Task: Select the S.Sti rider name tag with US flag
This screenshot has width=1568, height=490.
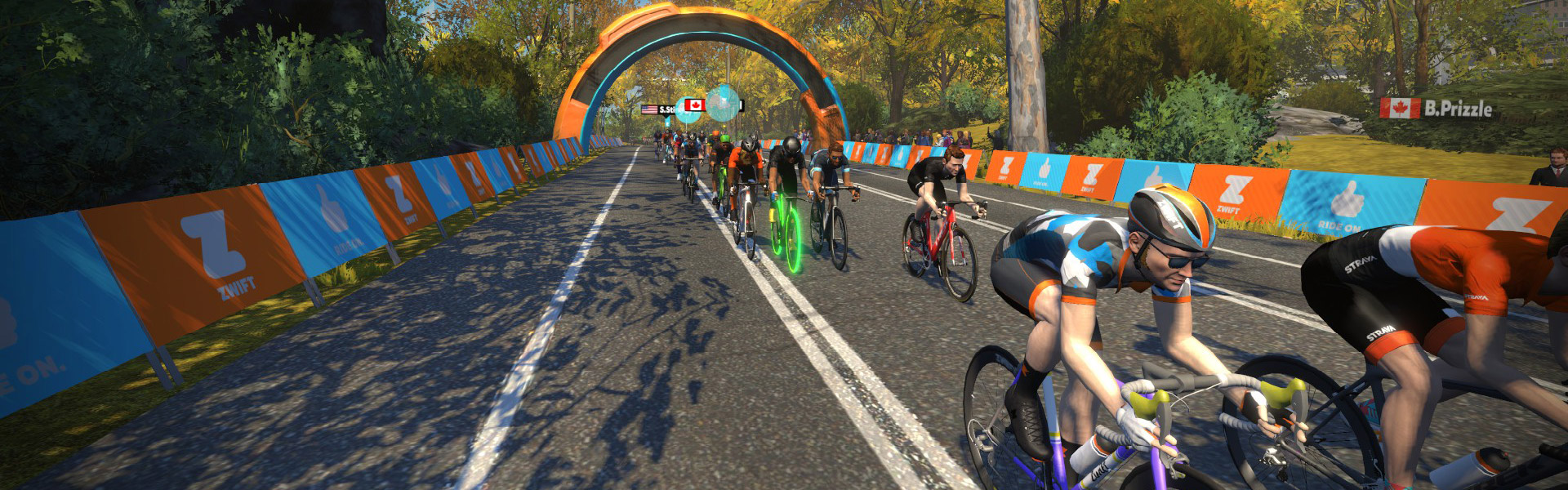Action: 659,109
